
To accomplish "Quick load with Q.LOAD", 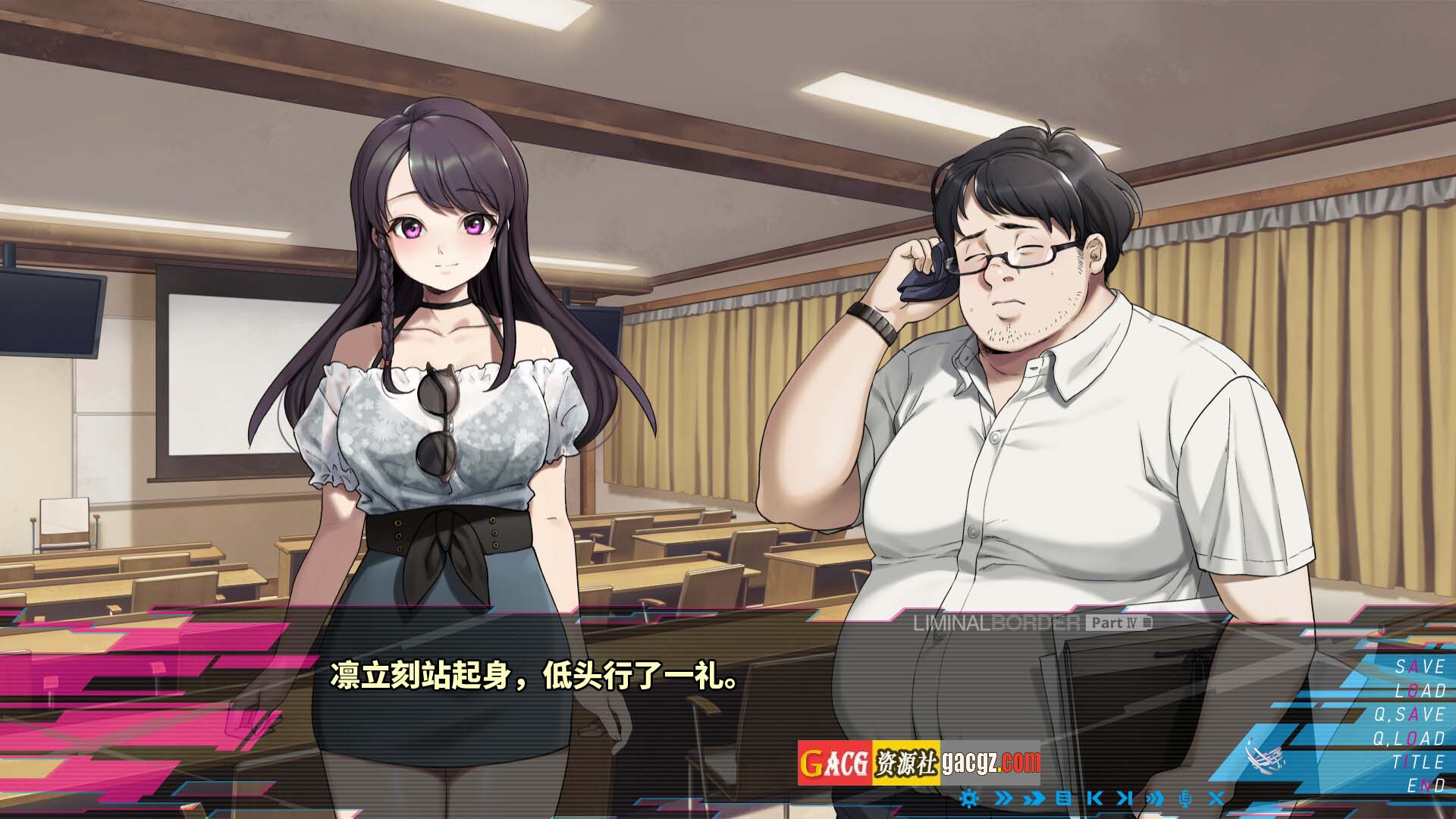I will point(1409,738).
